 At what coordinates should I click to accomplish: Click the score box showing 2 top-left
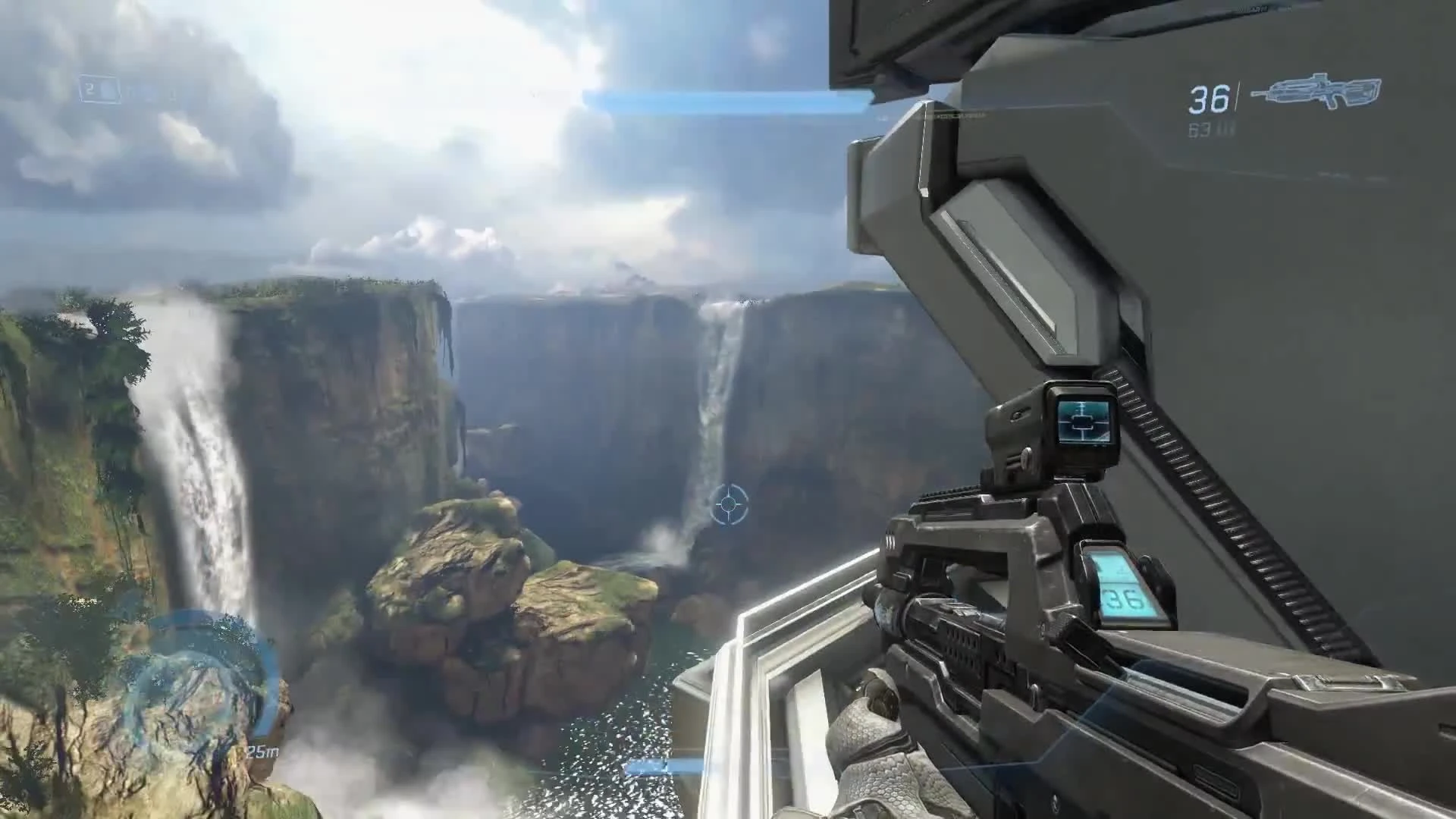point(99,89)
